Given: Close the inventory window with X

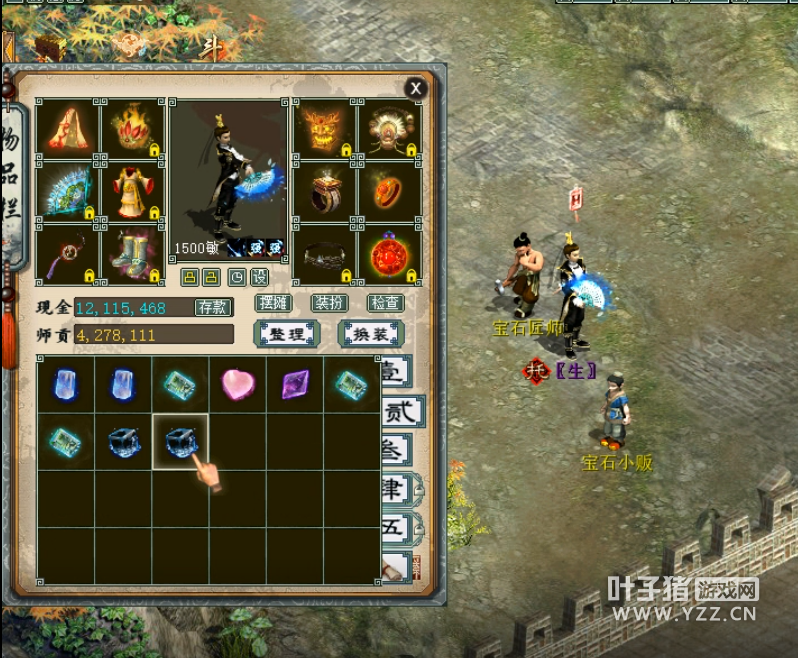Looking at the screenshot, I should 415,89.
